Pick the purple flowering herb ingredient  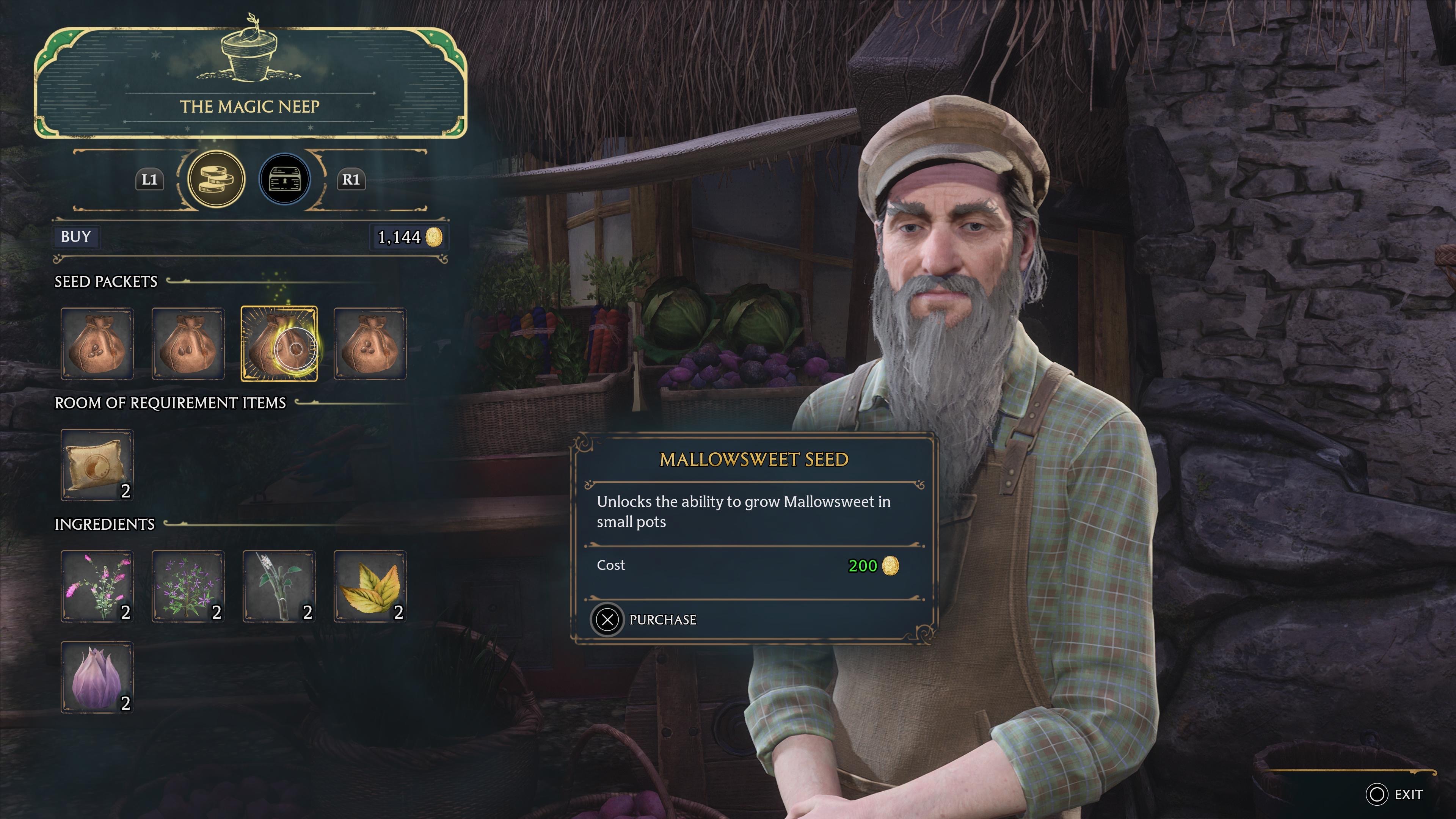coord(188,586)
